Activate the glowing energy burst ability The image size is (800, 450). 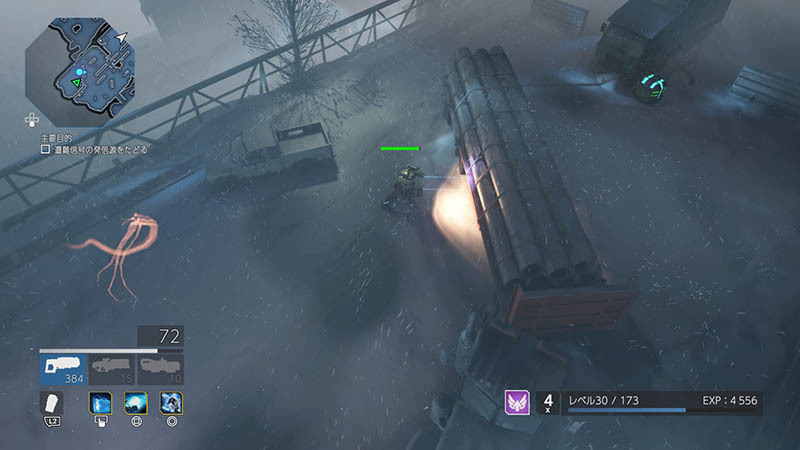[x=136, y=403]
